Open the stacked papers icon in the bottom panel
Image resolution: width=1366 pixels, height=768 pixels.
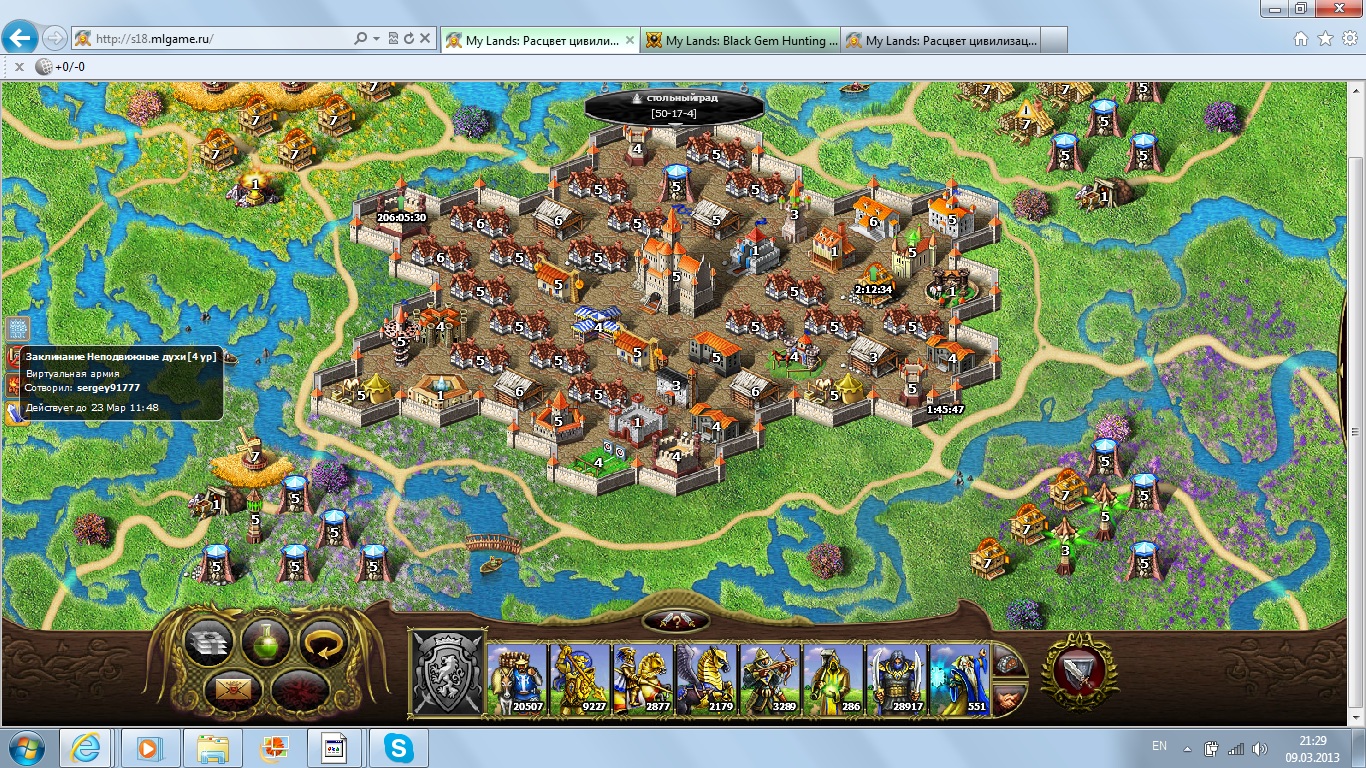pyautogui.click(x=208, y=643)
